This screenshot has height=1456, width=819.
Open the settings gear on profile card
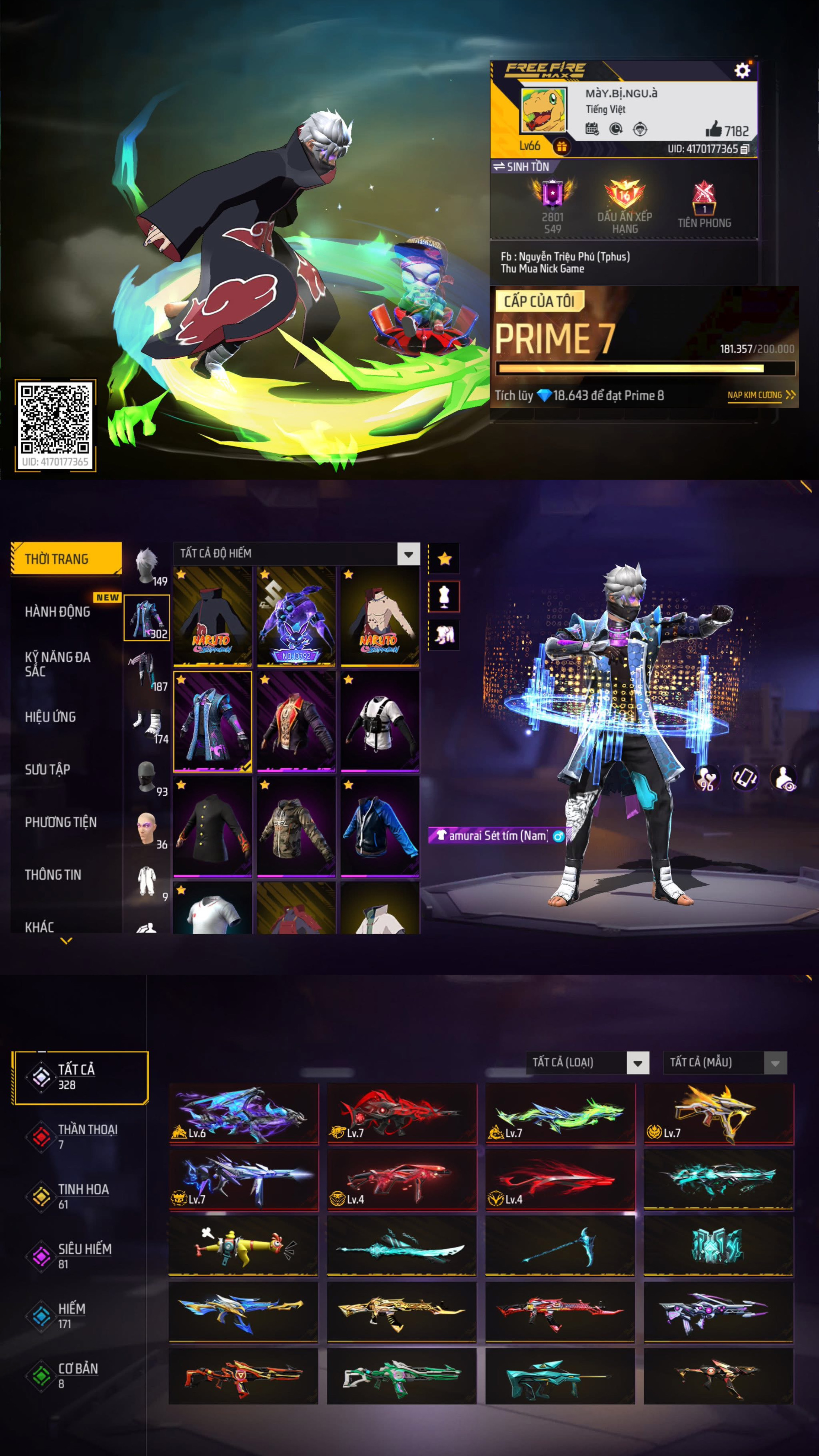pyautogui.click(x=742, y=70)
